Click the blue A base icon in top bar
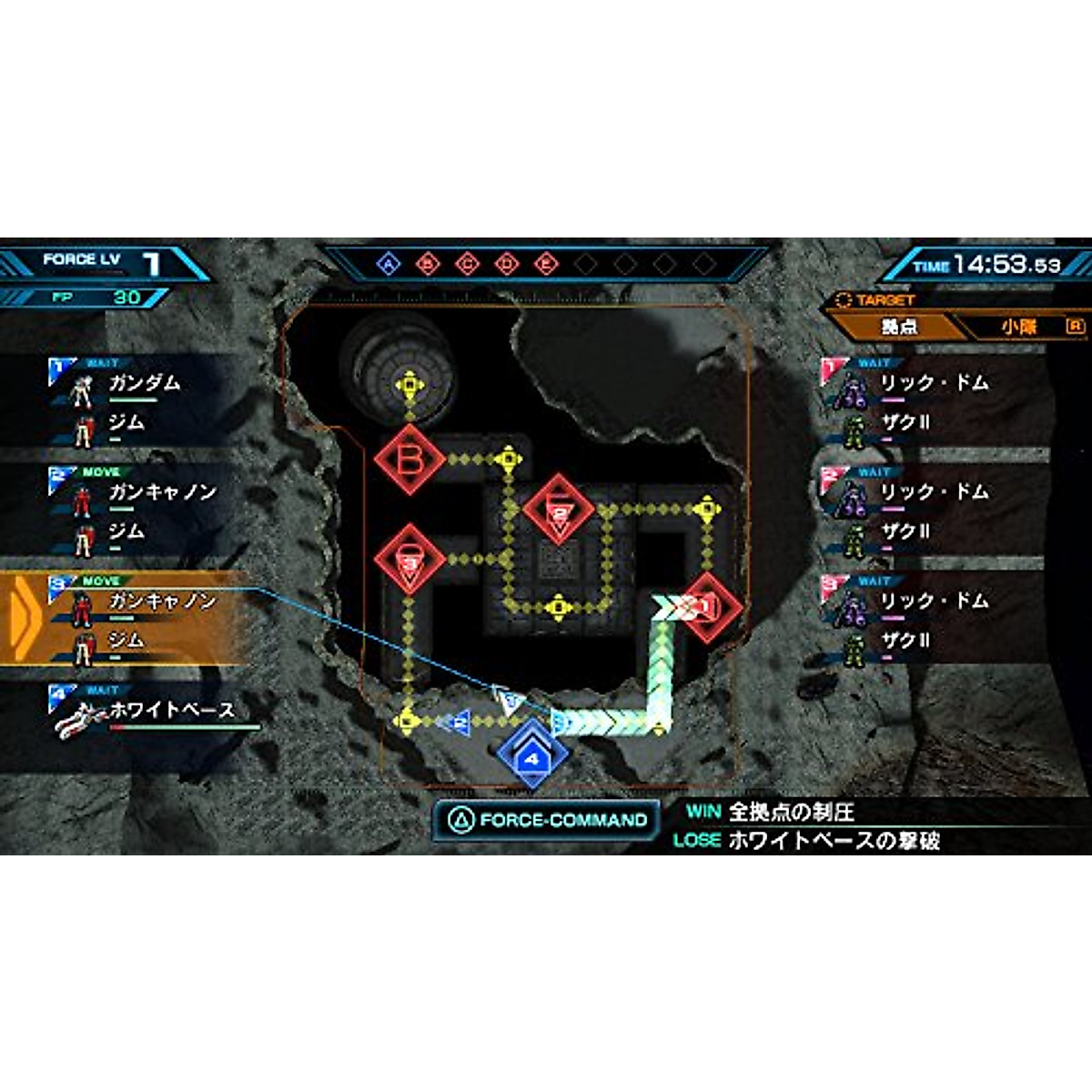Image resolution: width=1092 pixels, height=1092 pixels. click(x=389, y=265)
